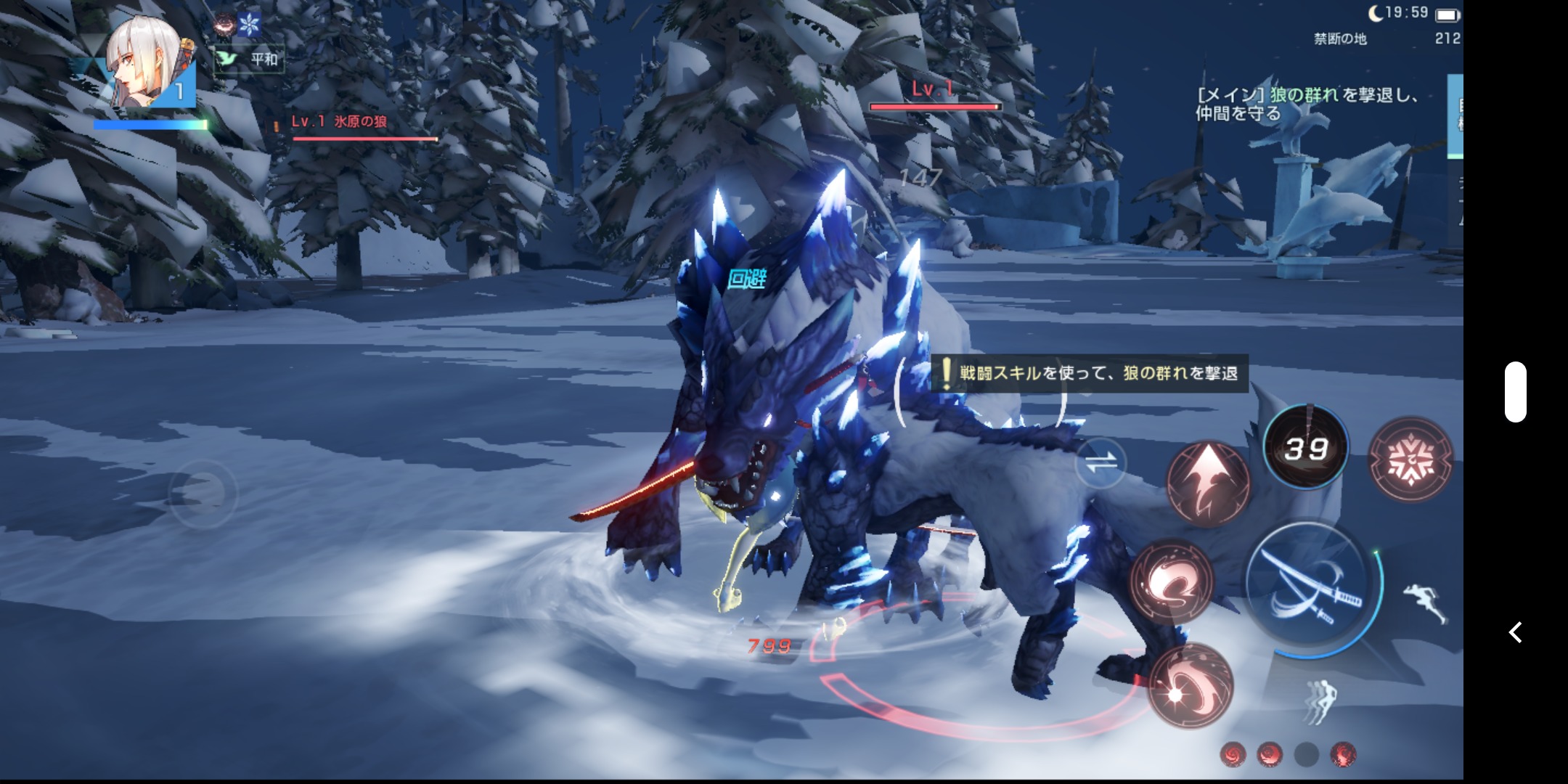The height and width of the screenshot is (784, 1568).
Task: Touch the virtual movement joystick
Action: click(x=203, y=494)
